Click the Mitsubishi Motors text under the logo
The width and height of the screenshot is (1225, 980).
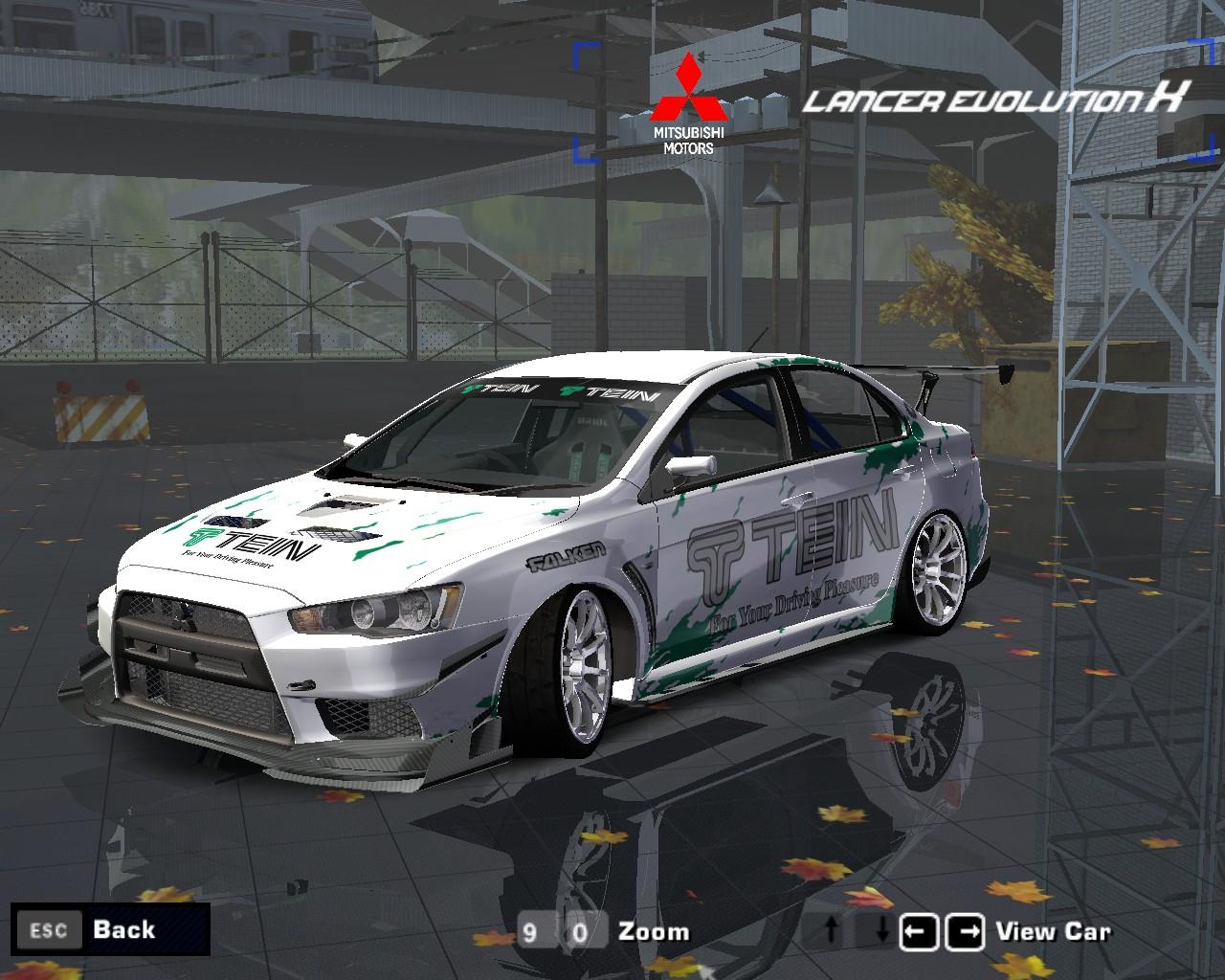tap(688, 140)
